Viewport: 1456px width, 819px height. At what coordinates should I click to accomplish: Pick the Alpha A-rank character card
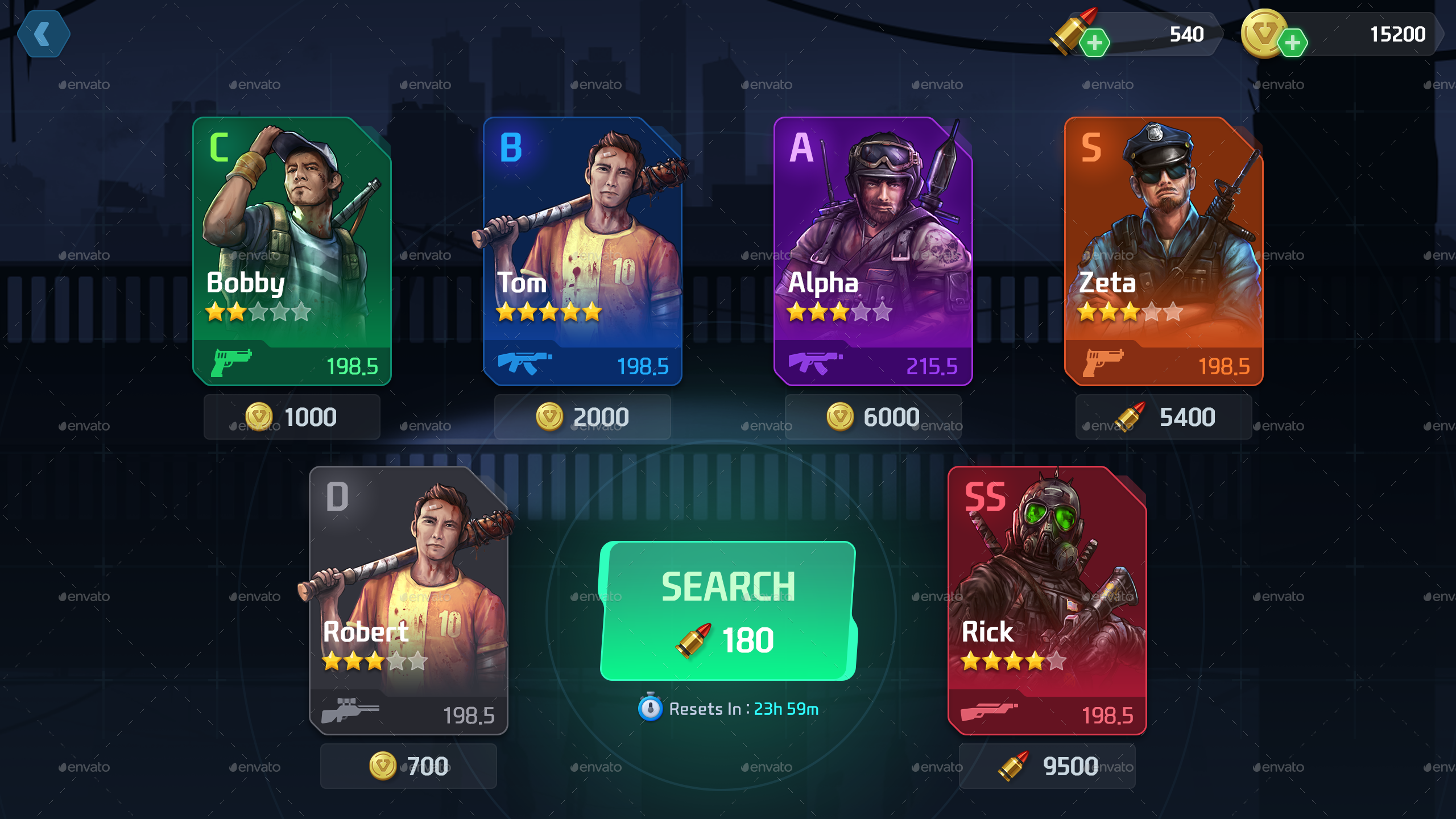pos(873,250)
